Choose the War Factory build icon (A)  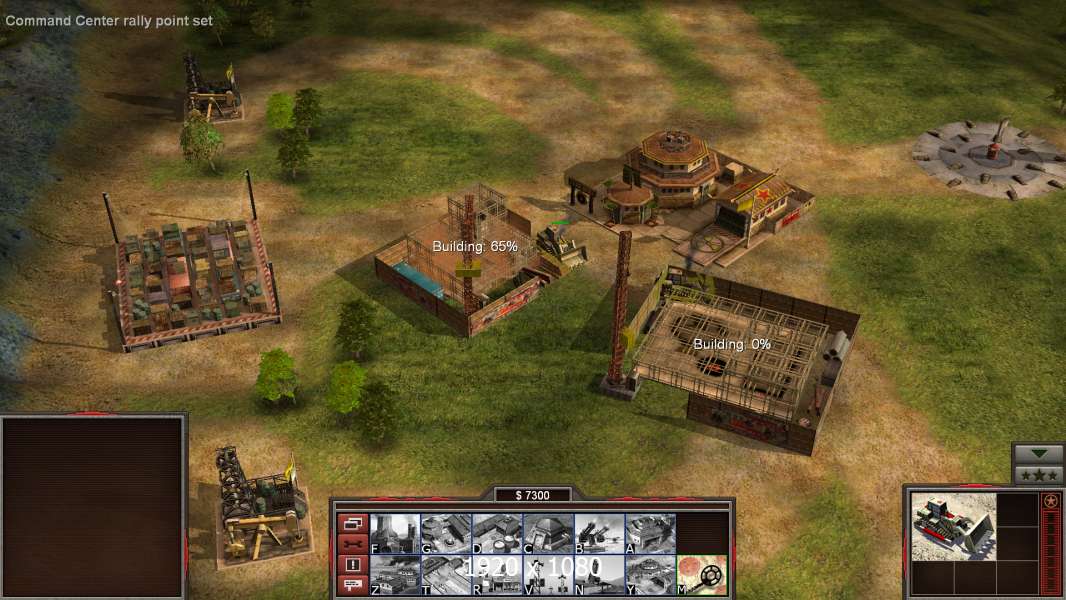(x=650, y=533)
